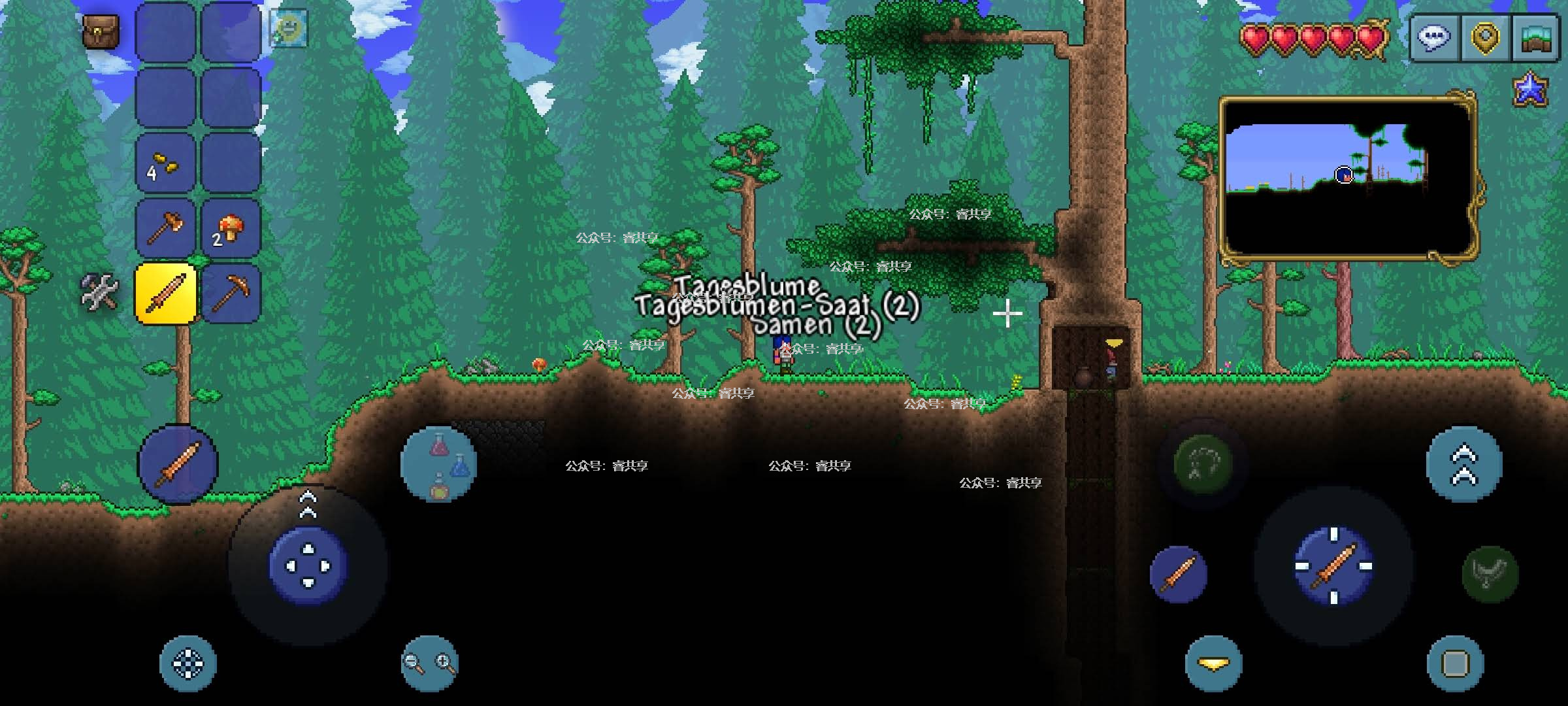This screenshot has height=706, width=1568.
Task: Tap the small sword quick-use button
Action: [1178, 575]
